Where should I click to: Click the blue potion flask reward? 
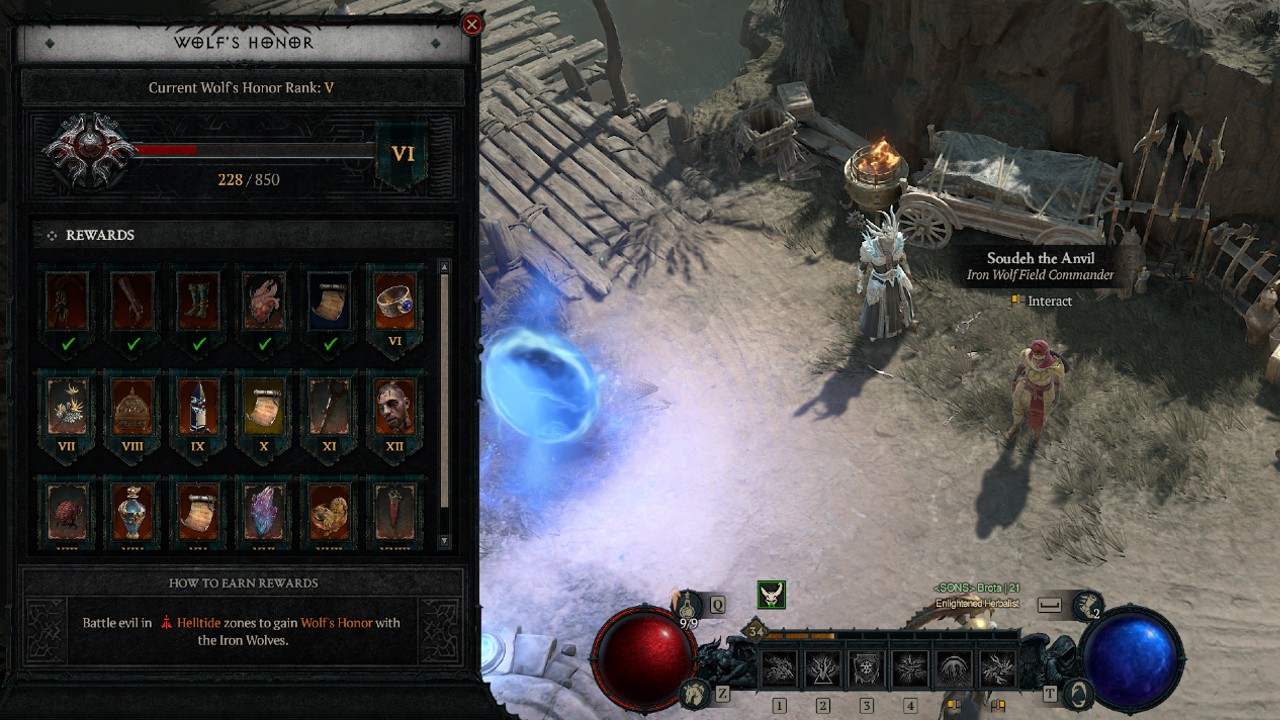coord(132,511)
